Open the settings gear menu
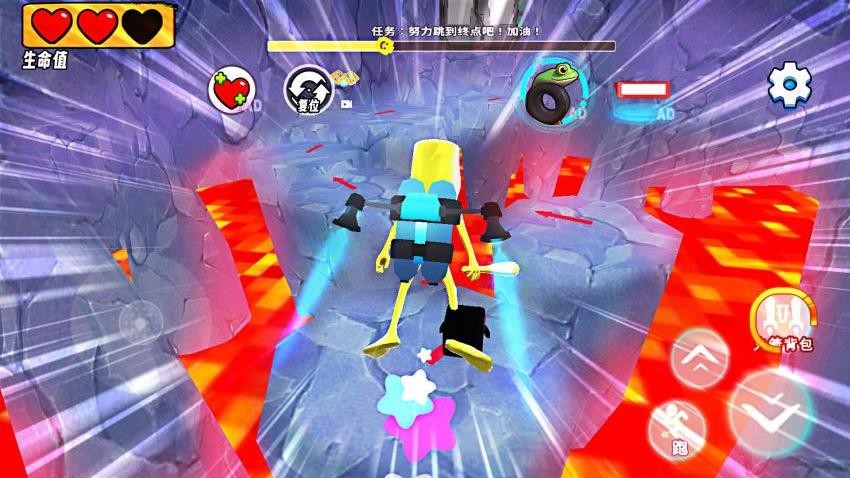 [x=789, y=86]
